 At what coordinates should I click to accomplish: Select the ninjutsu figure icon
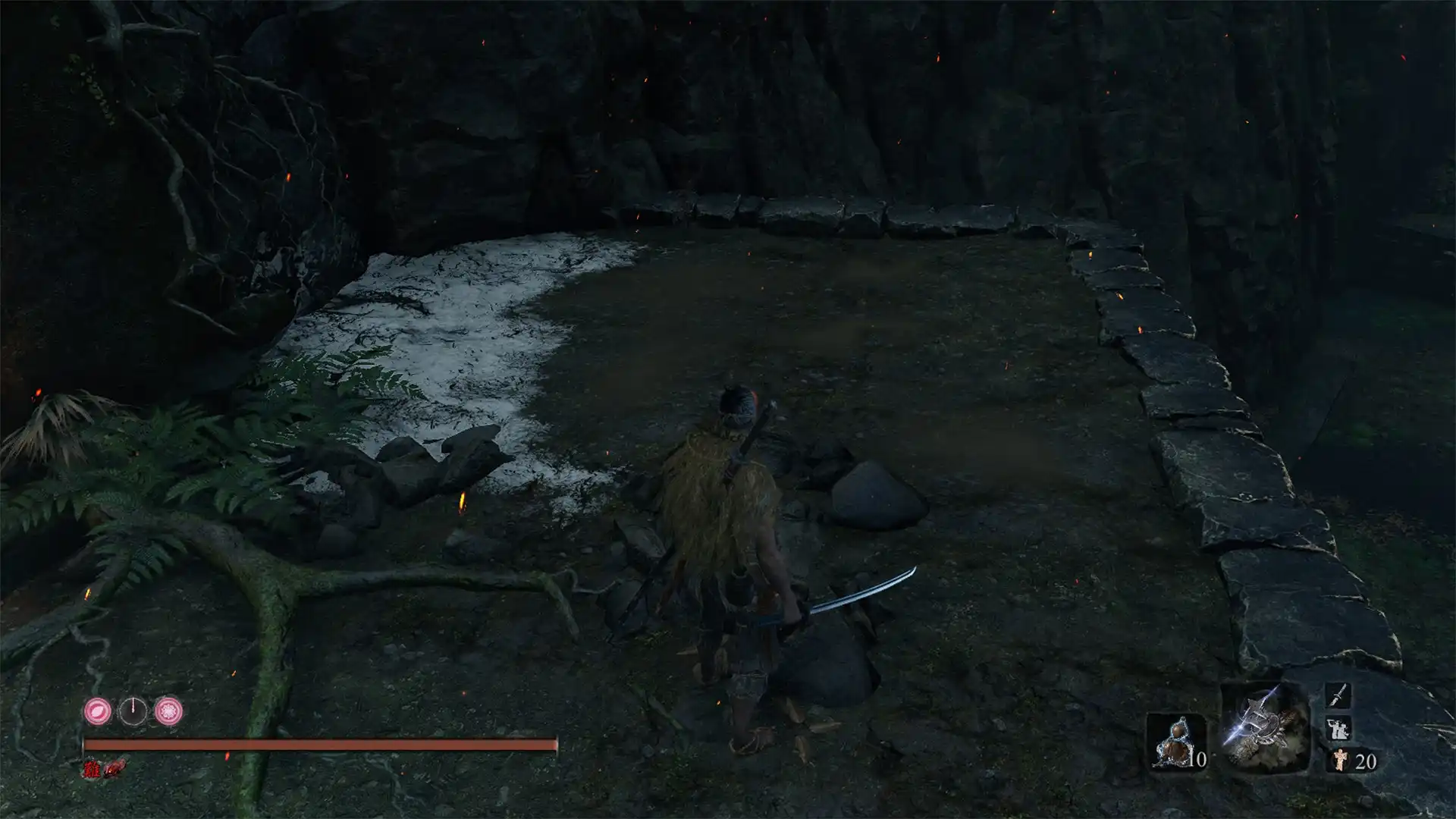click(1337, 729)
